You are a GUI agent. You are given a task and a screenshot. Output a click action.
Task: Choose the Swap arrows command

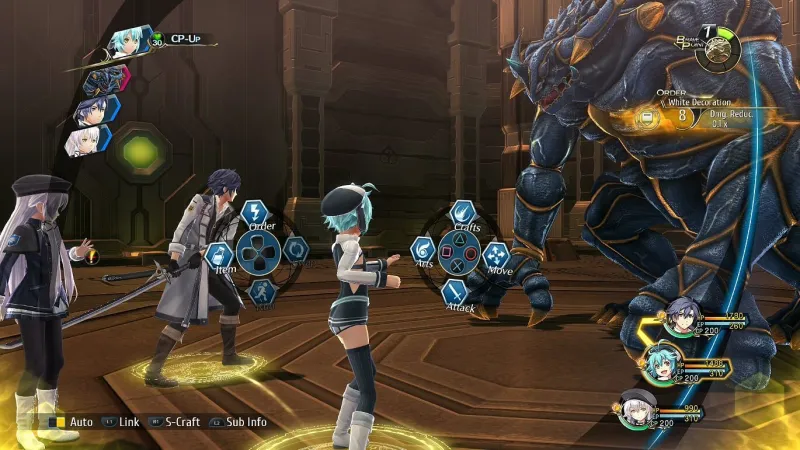coord(295,250)
